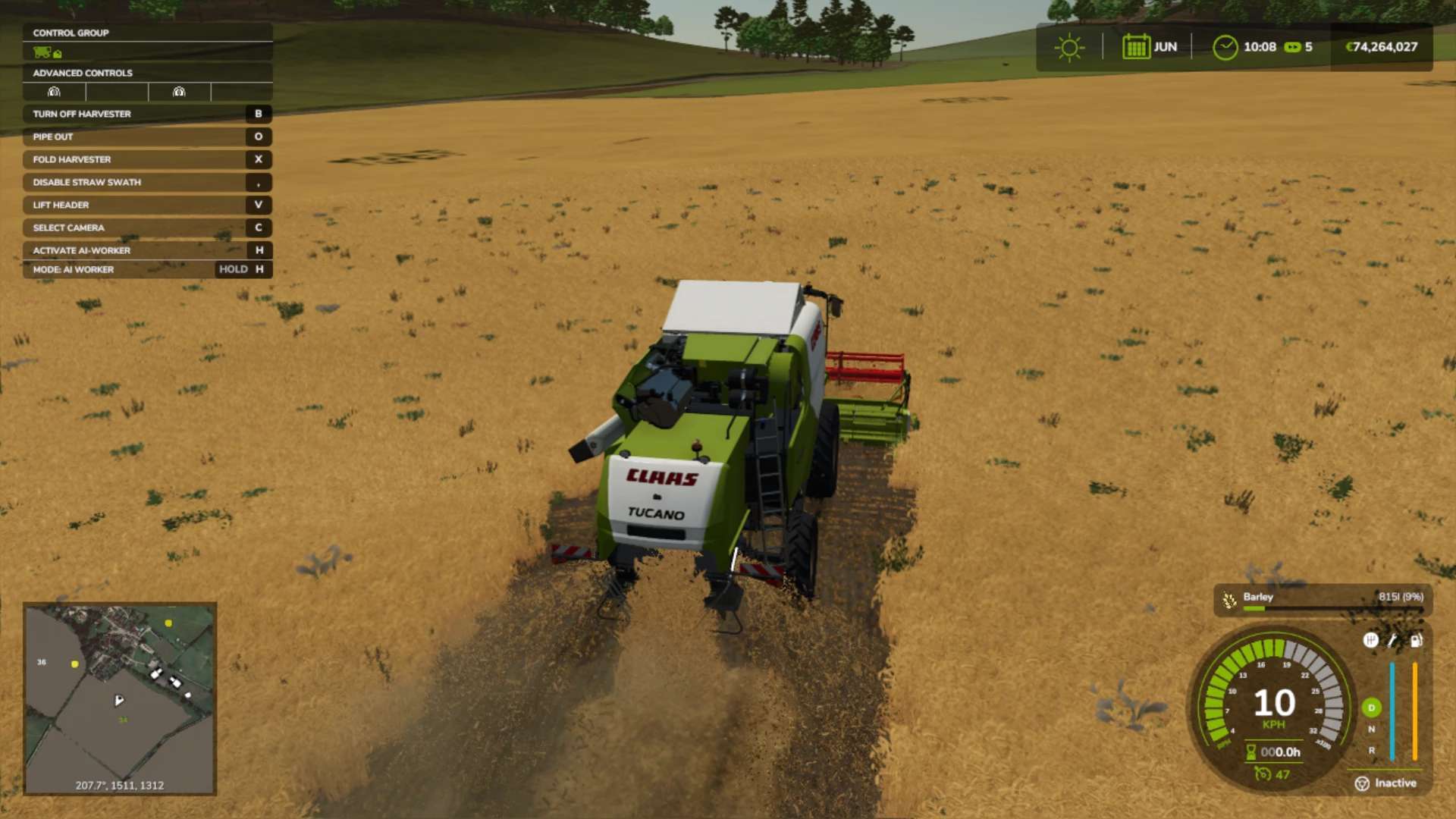Open the June calendar icon
Image resolution: width=1456 pixels, height=819 pixels.
point(1136,47)
